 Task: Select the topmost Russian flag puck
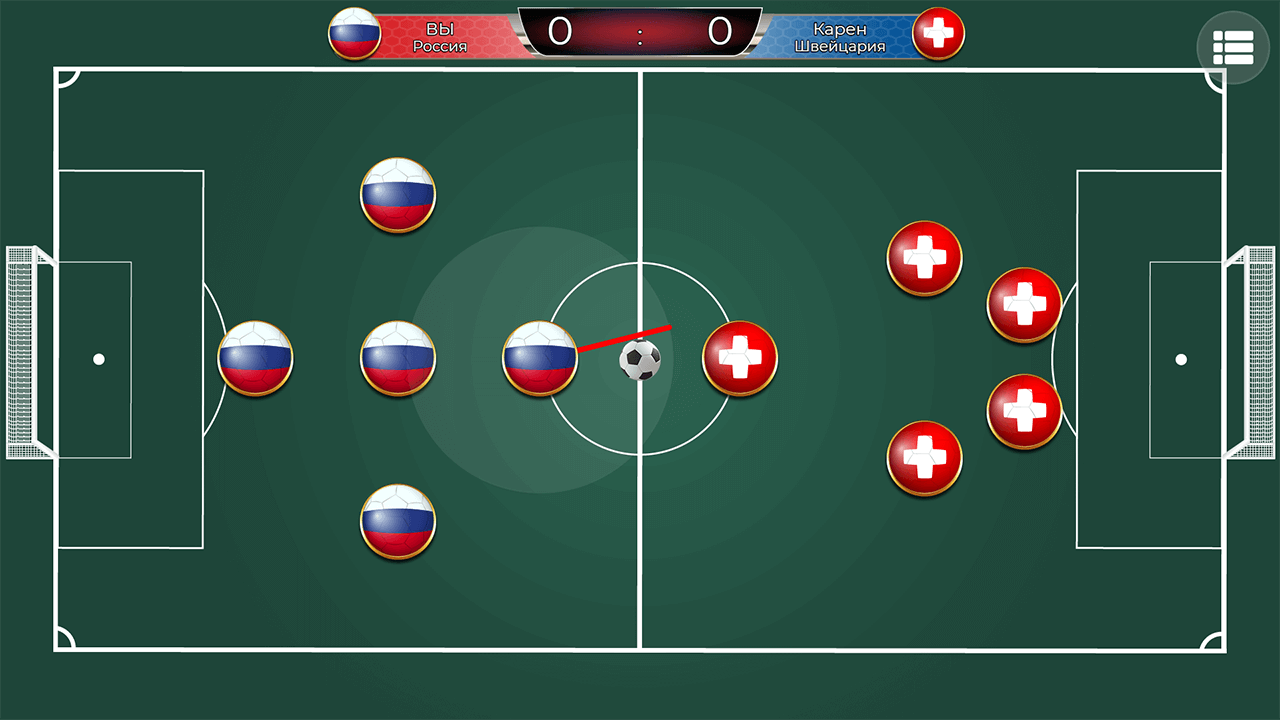pos(397,195)
